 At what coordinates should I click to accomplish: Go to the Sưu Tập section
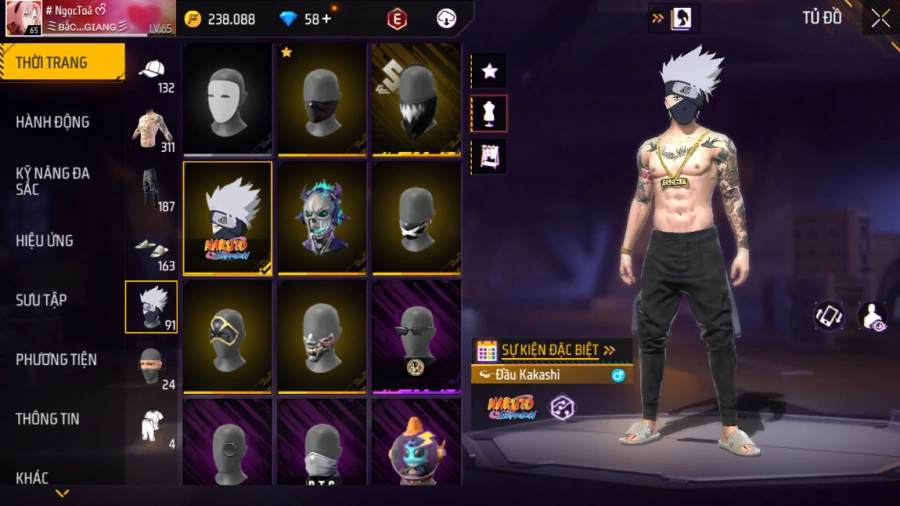(41, 300)
